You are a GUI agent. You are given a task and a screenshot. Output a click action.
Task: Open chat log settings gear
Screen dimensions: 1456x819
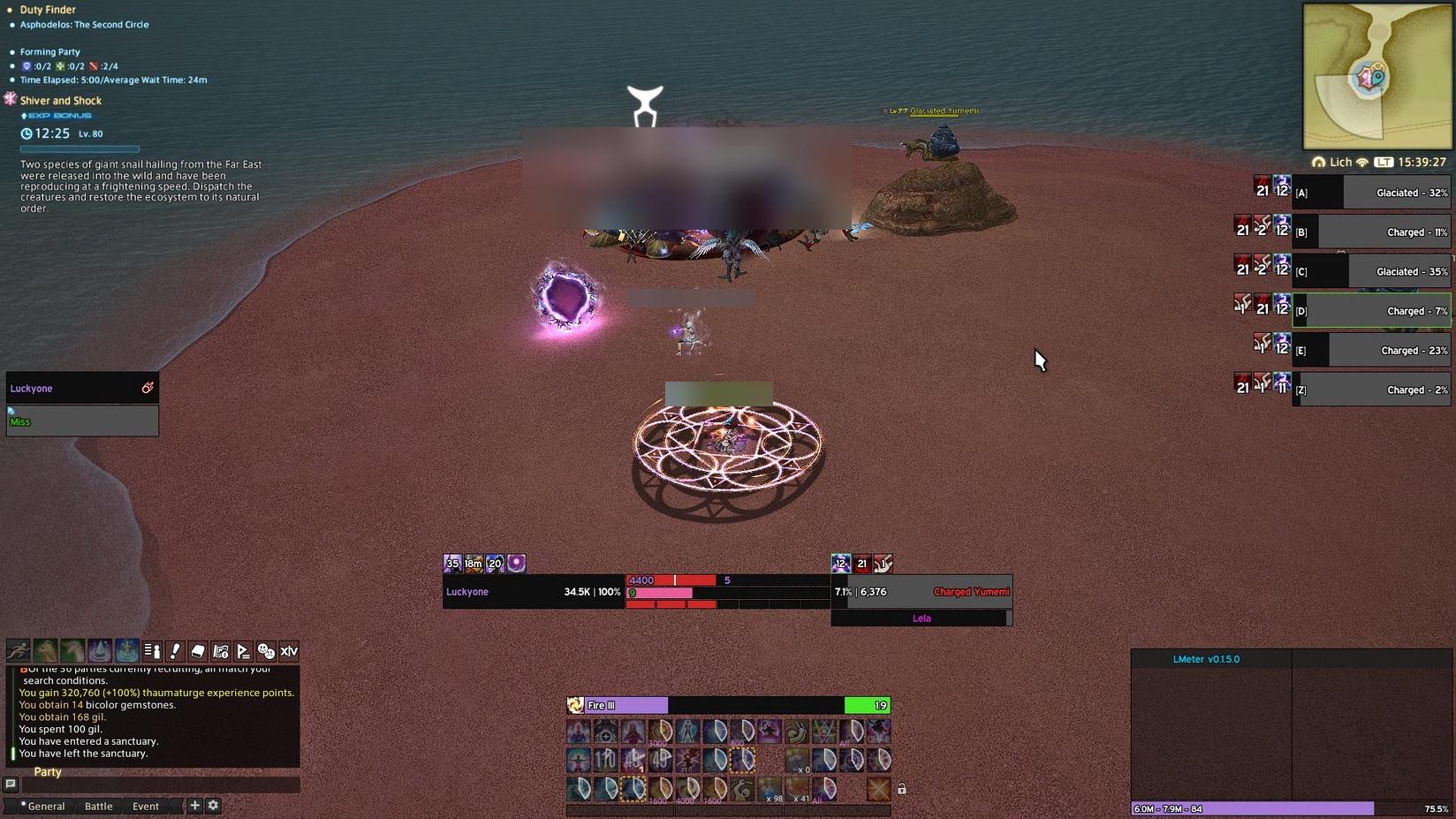tap(213, 805)
